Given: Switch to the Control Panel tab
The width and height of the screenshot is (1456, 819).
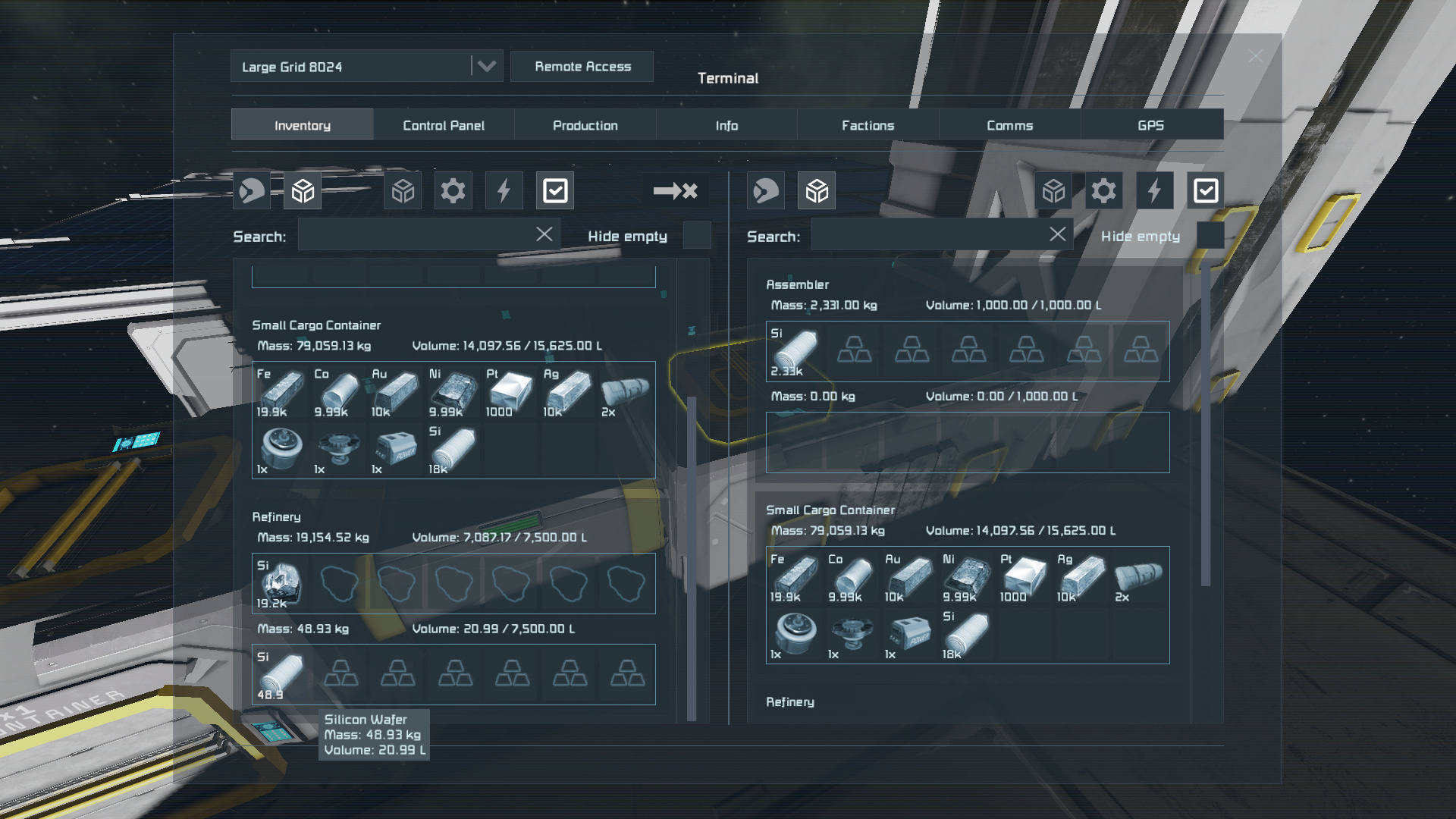Looking at the screenshot, I should pyautogui.click(x=444, y=125).
